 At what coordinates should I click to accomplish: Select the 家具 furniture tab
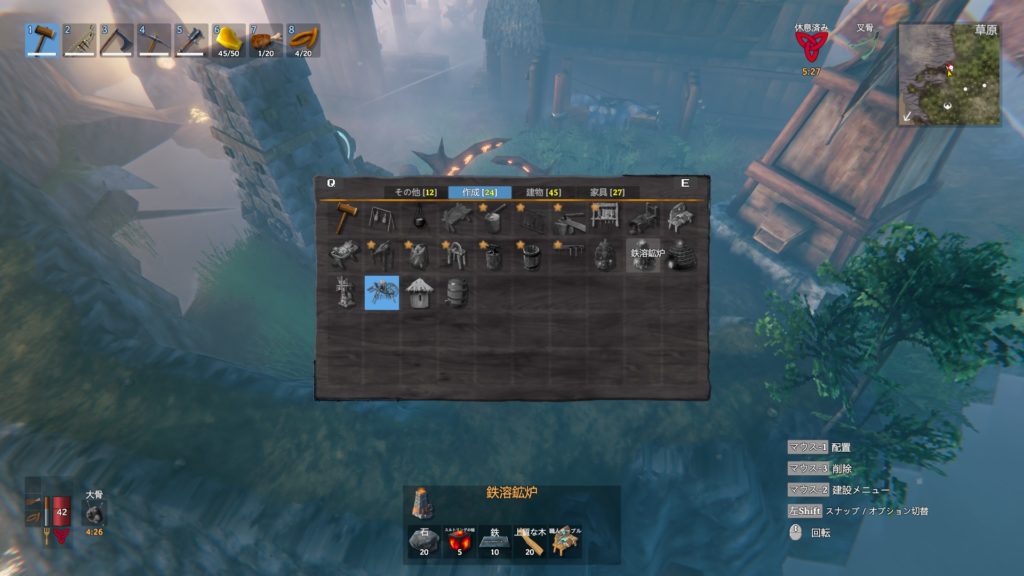[x=607, y=192]
